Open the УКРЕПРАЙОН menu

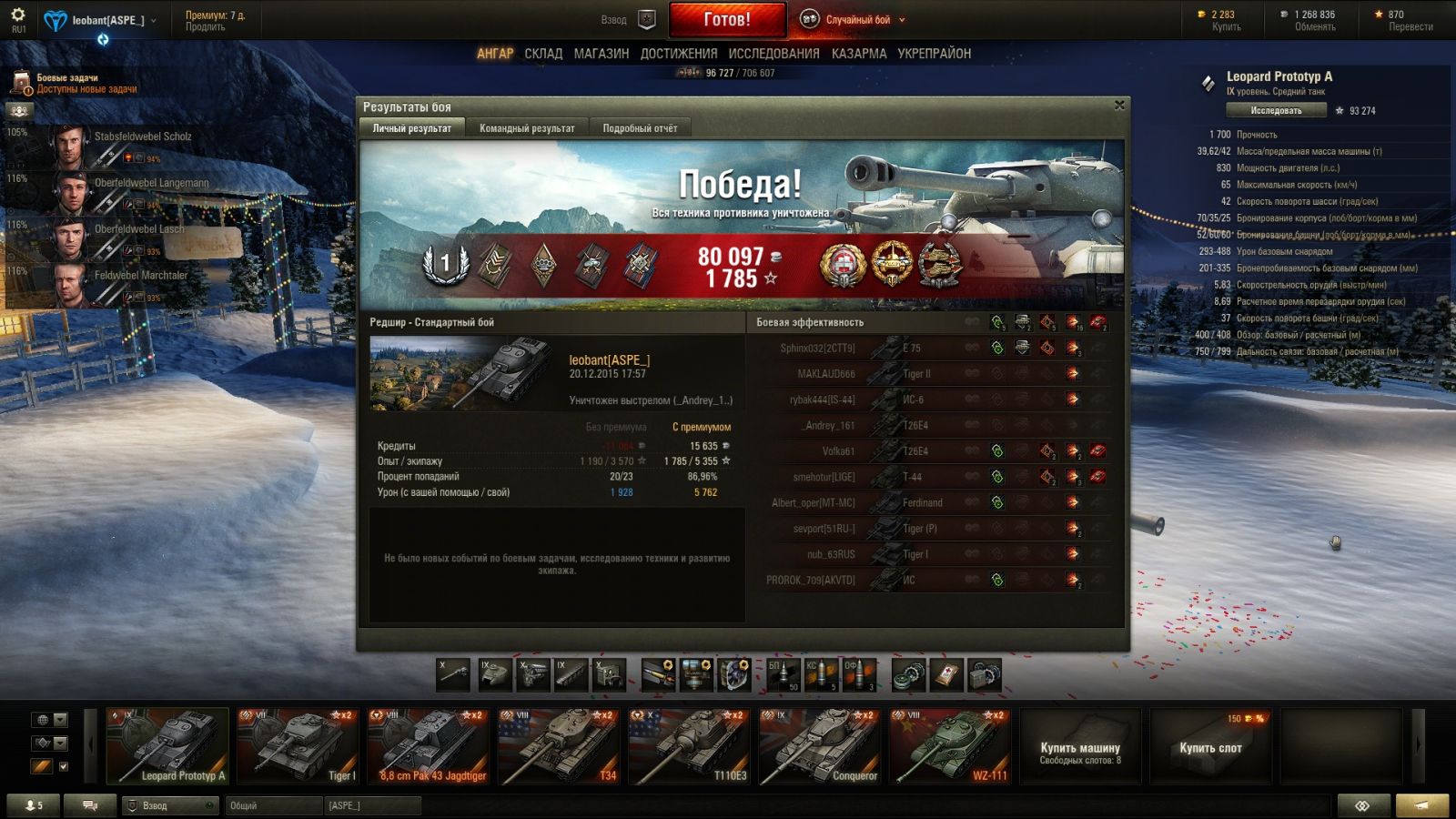tap(935, 54)
